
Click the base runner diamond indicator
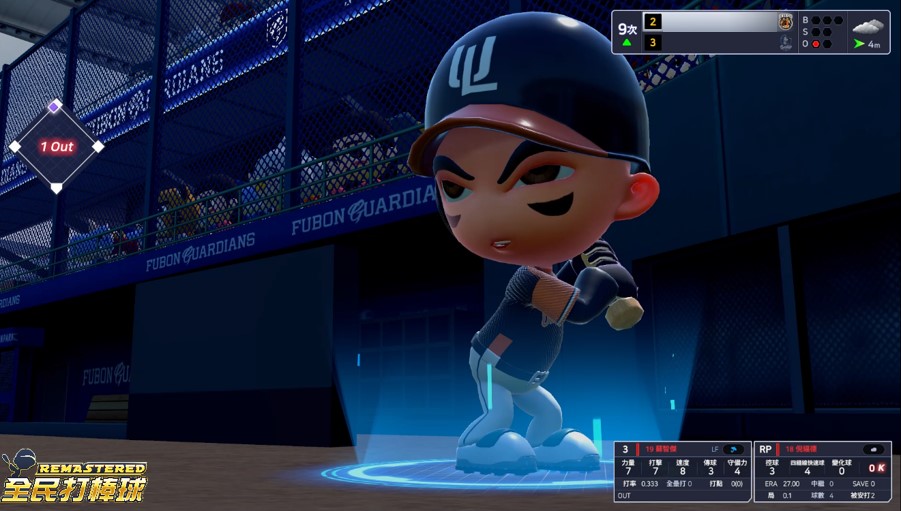56,146
